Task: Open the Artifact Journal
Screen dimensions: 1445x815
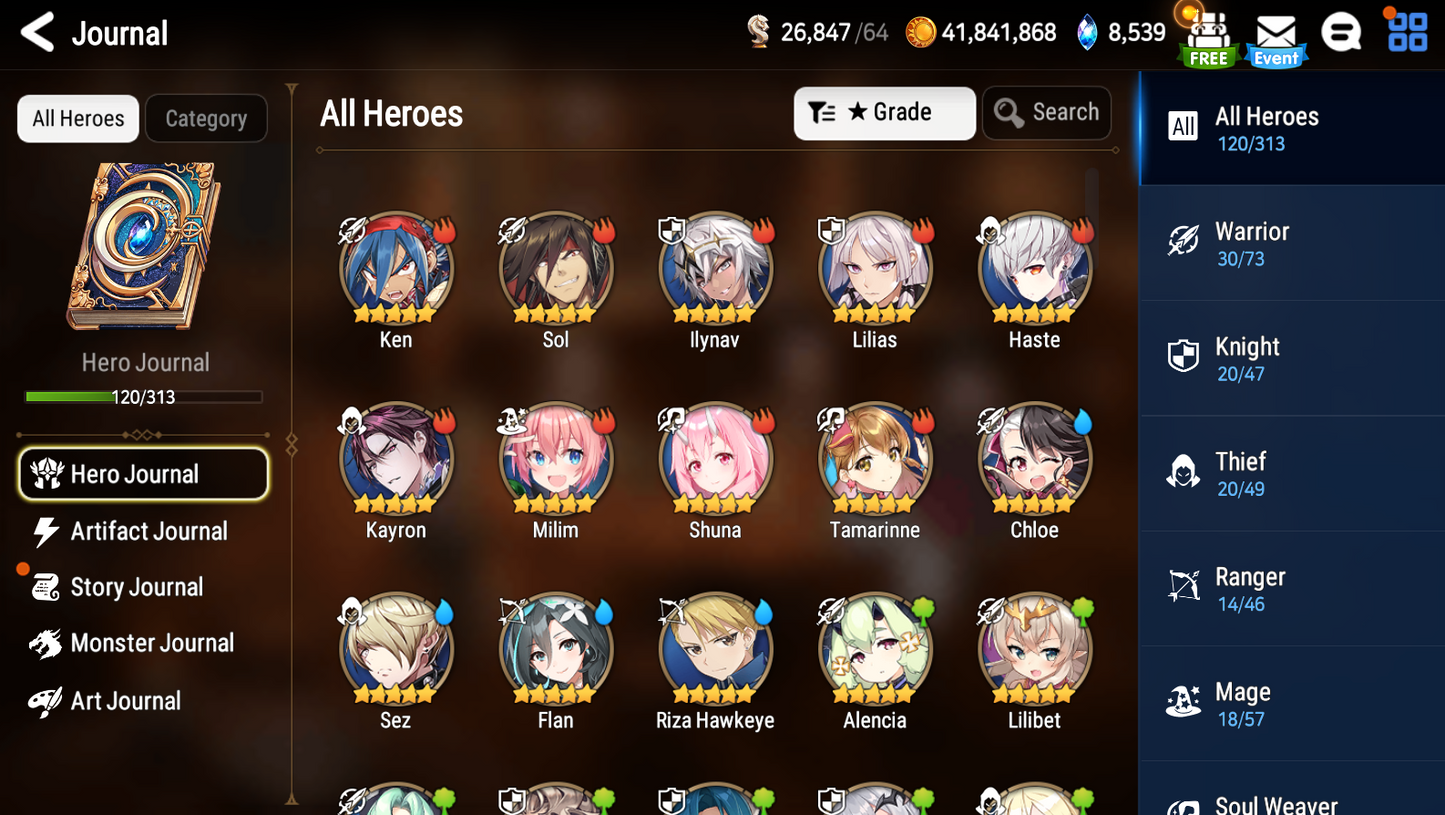Action: point(148,531)
